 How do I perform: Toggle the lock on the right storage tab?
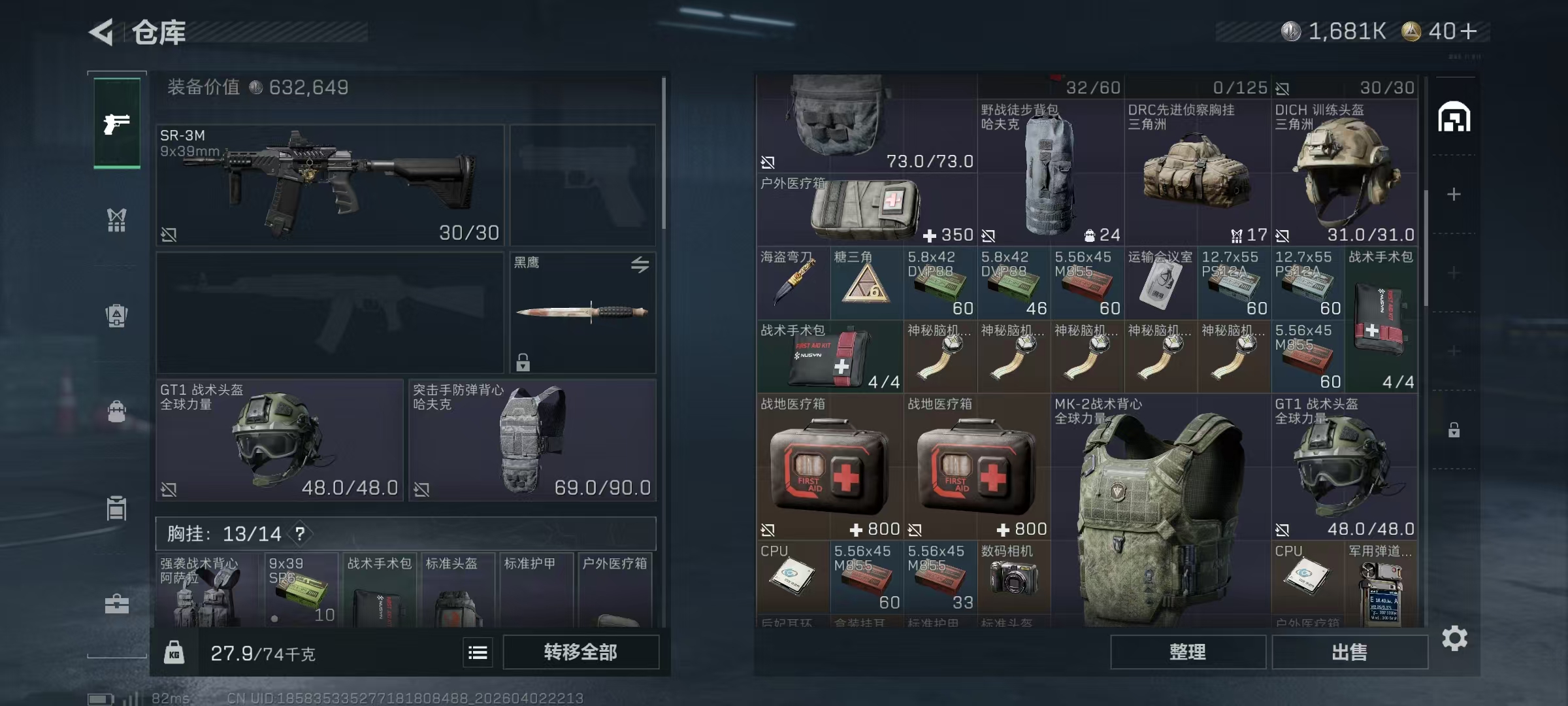tap(1454, 429)
